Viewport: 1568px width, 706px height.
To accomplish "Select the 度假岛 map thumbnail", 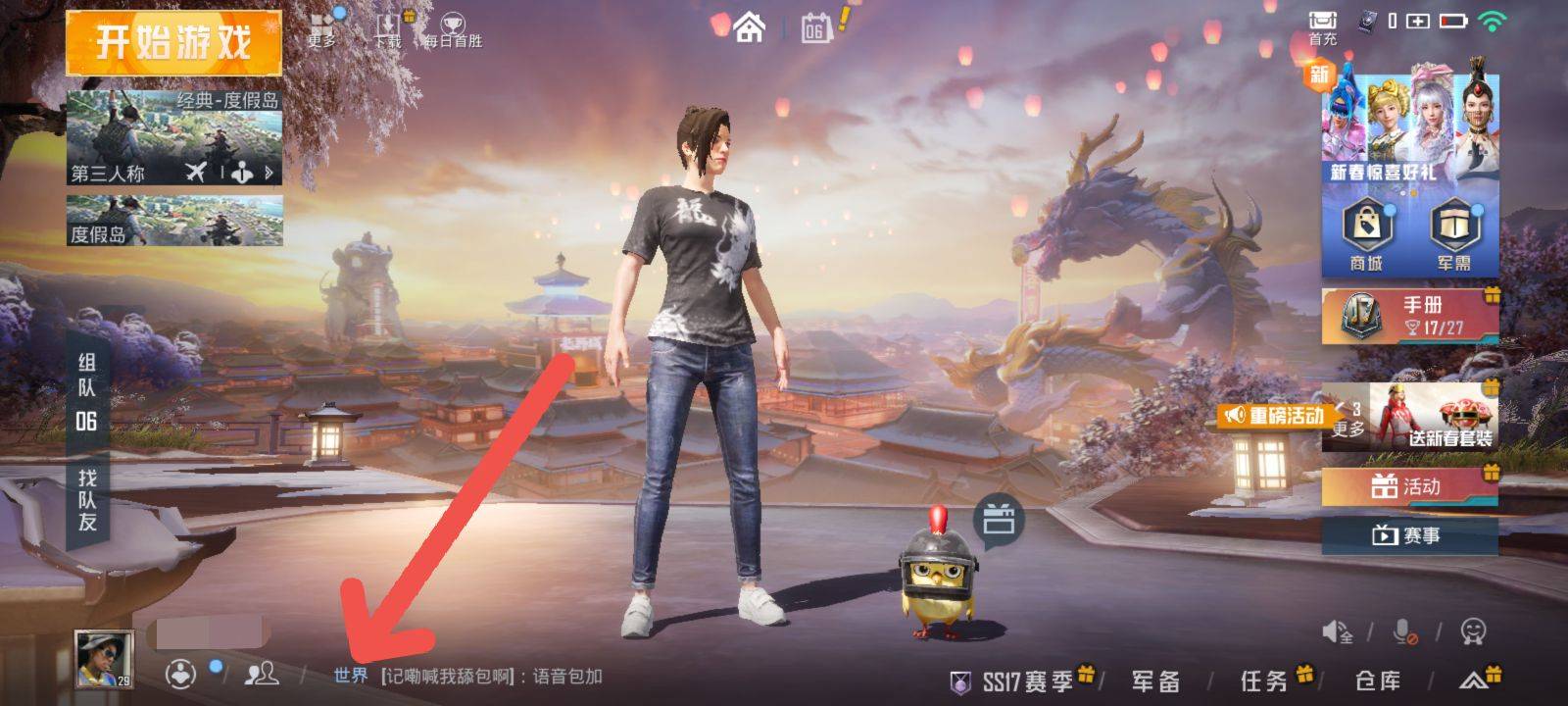I will tap(174, 220).
